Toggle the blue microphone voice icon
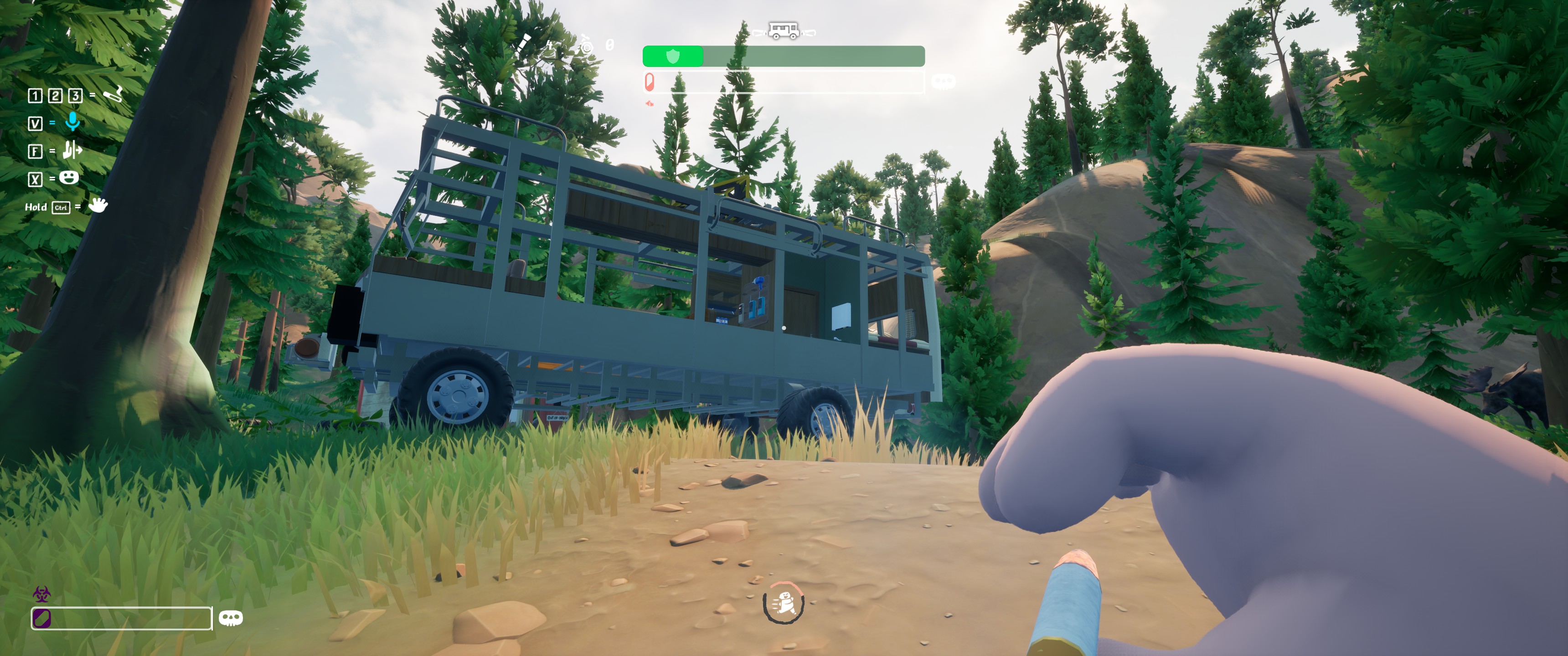The height and width of the screenshot is (656, 1568). tap(72, 122)
